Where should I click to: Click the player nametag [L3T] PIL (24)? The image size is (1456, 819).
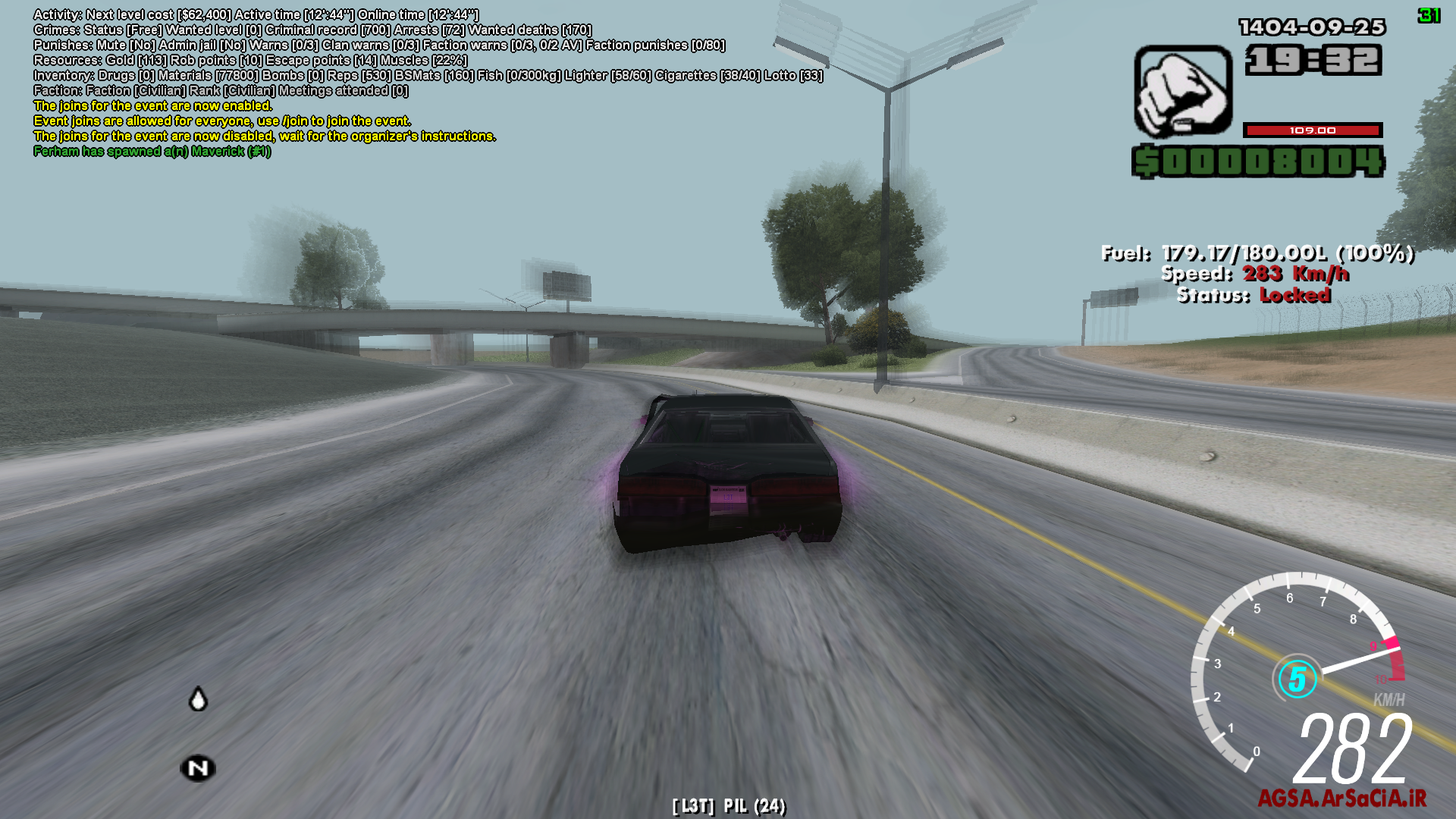(728, 805)
